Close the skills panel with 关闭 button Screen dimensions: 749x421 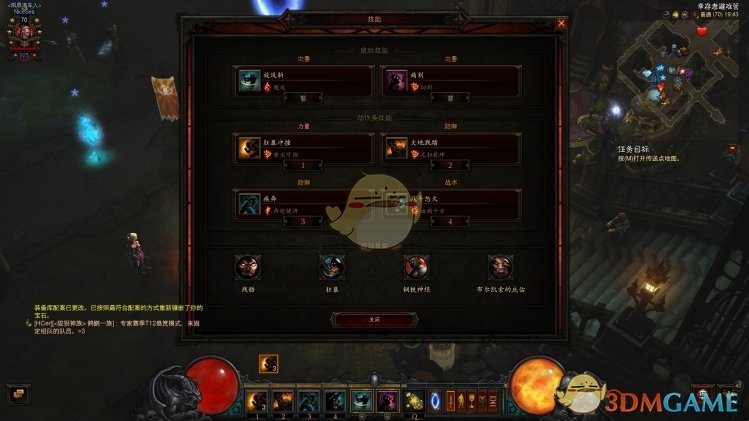click(374, 318)
